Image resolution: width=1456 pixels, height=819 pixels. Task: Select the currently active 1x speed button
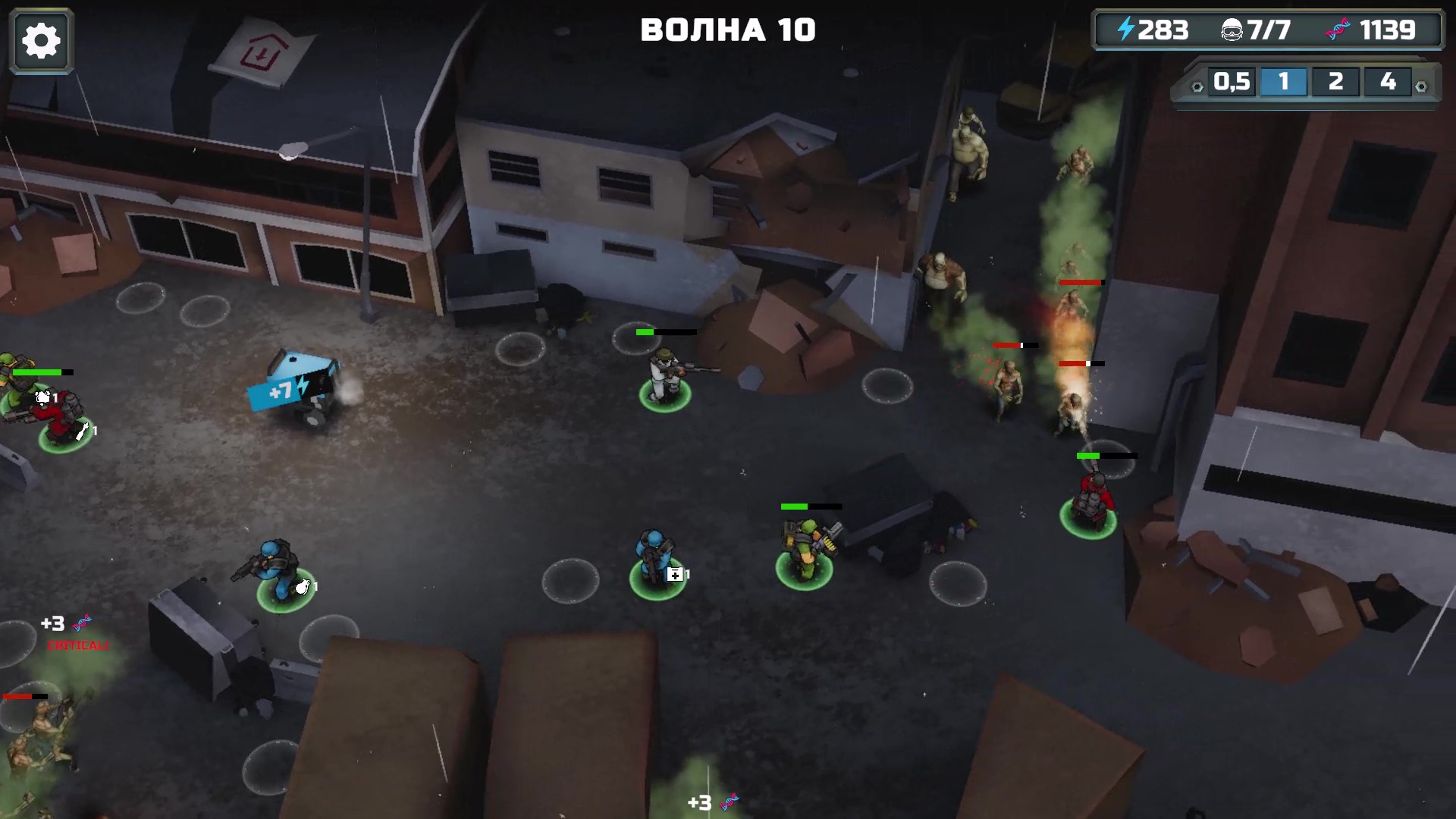click(x=1284, y=81)
